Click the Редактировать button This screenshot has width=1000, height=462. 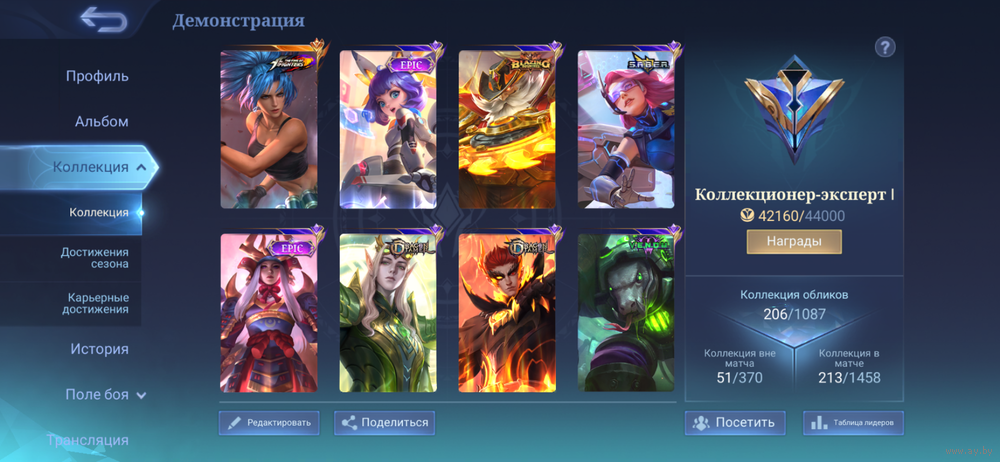point(269,423)
